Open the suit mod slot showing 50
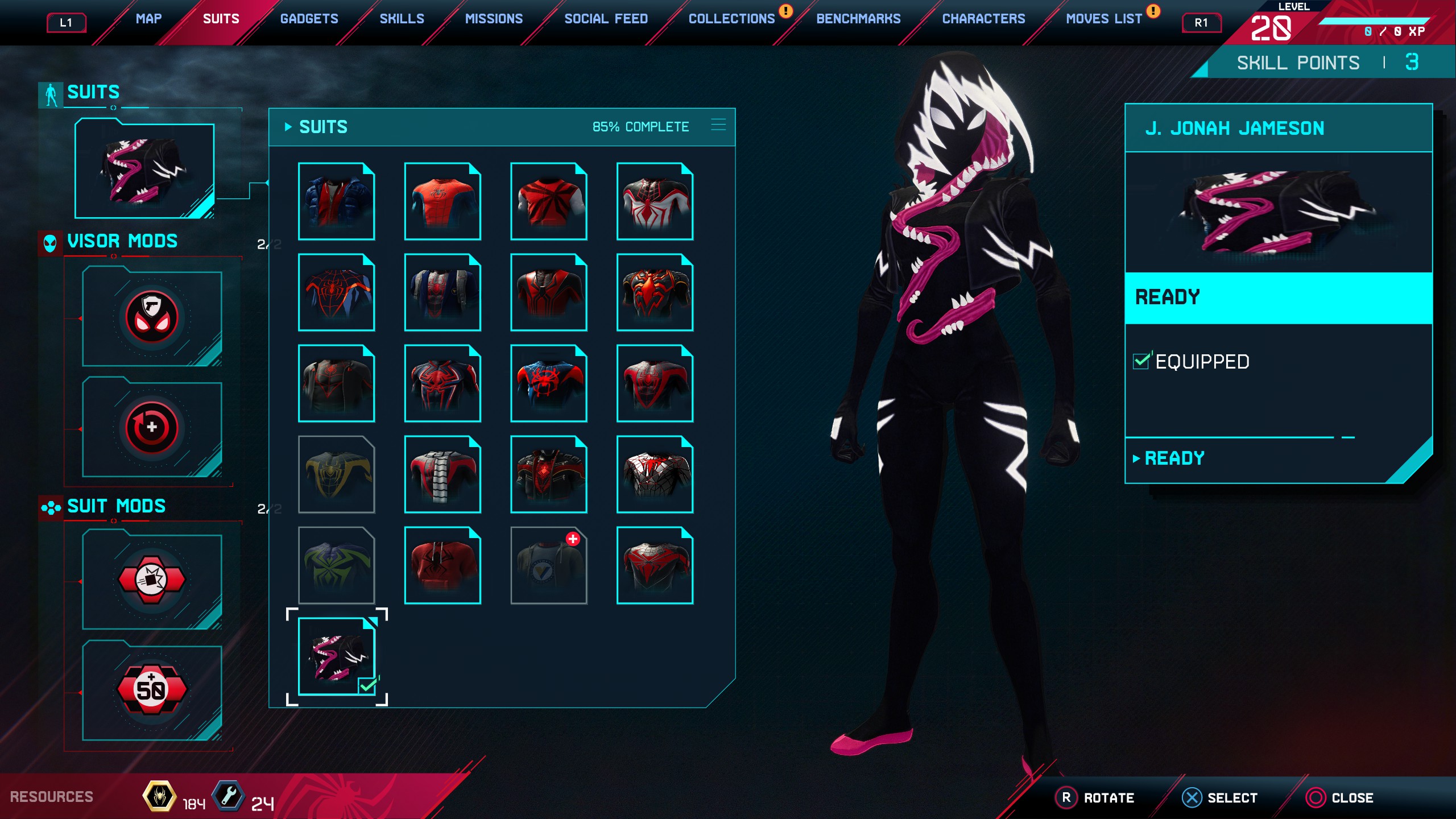Image resolution: width=1456 pixels, height=819 pixels. pyautogui.click(x=152, y=690)
